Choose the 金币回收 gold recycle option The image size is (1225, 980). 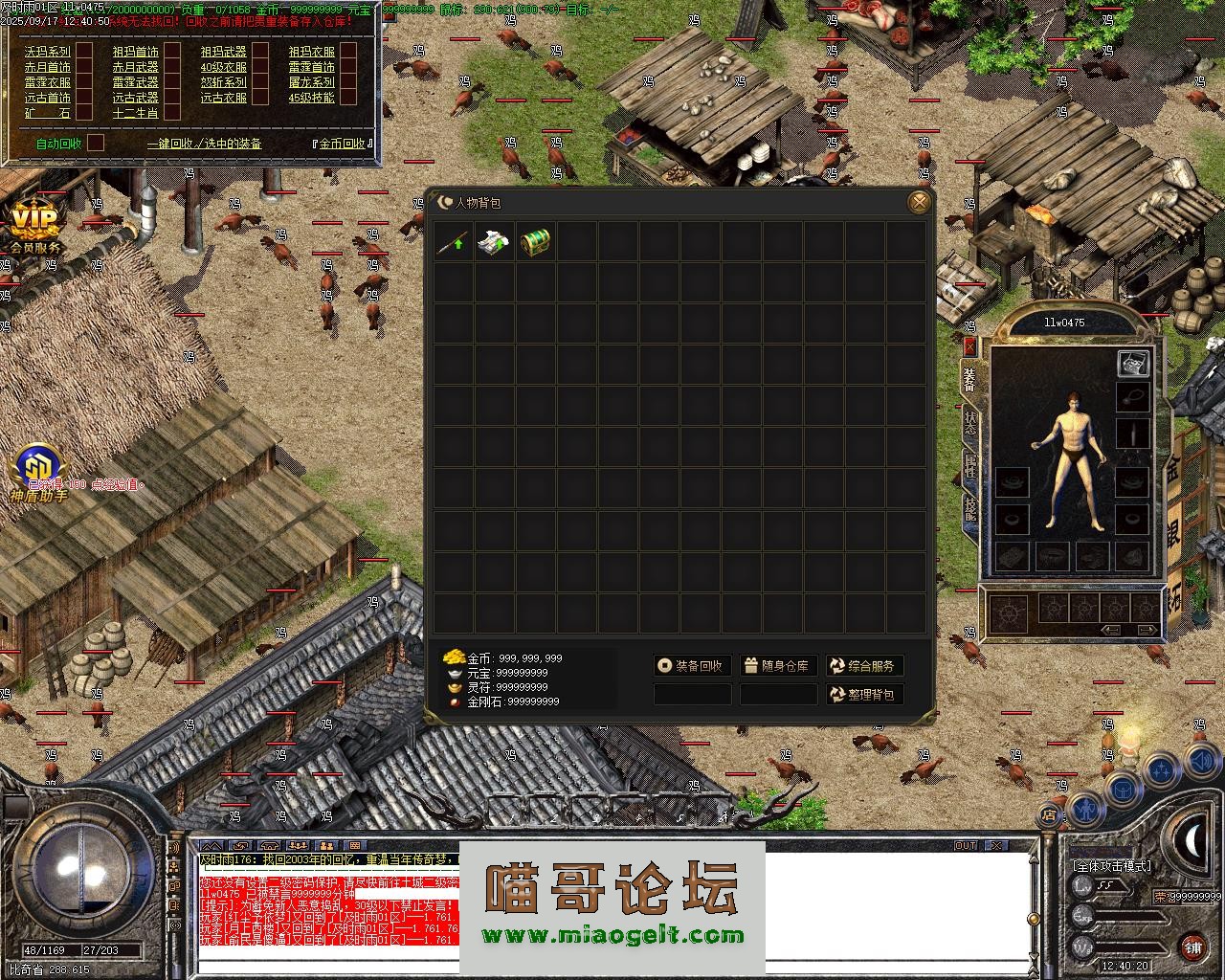[342, 144]
